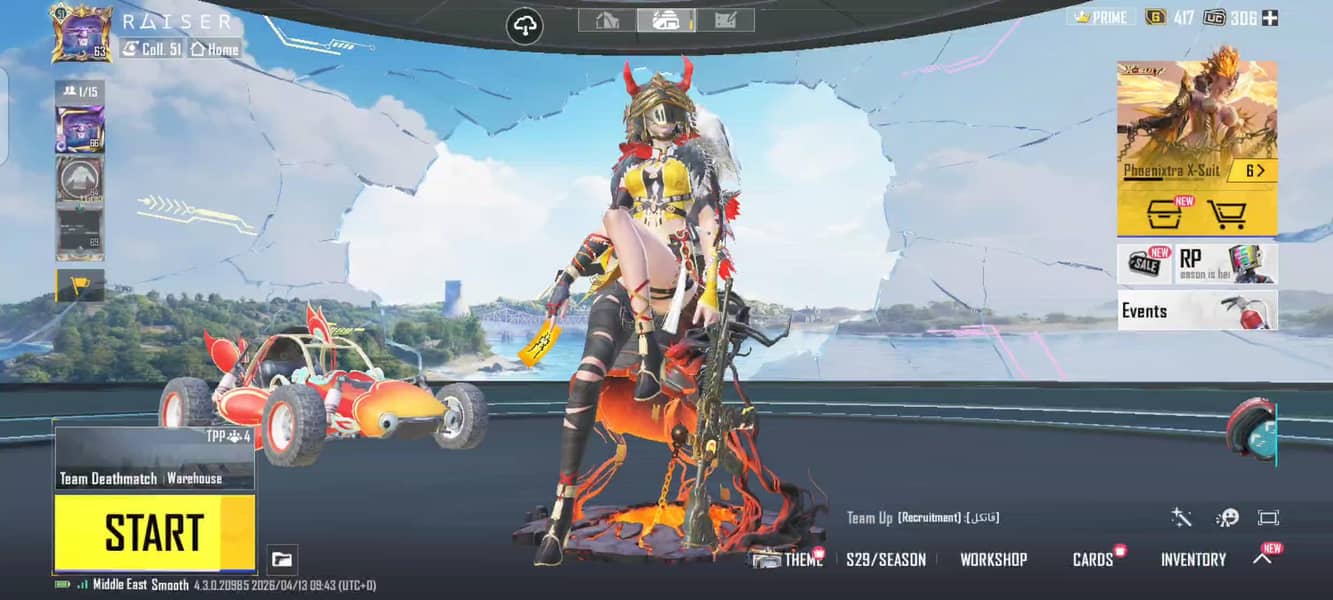Open the Home button under player name
This screenshot has height=600, width=1333.
[215, 49]
